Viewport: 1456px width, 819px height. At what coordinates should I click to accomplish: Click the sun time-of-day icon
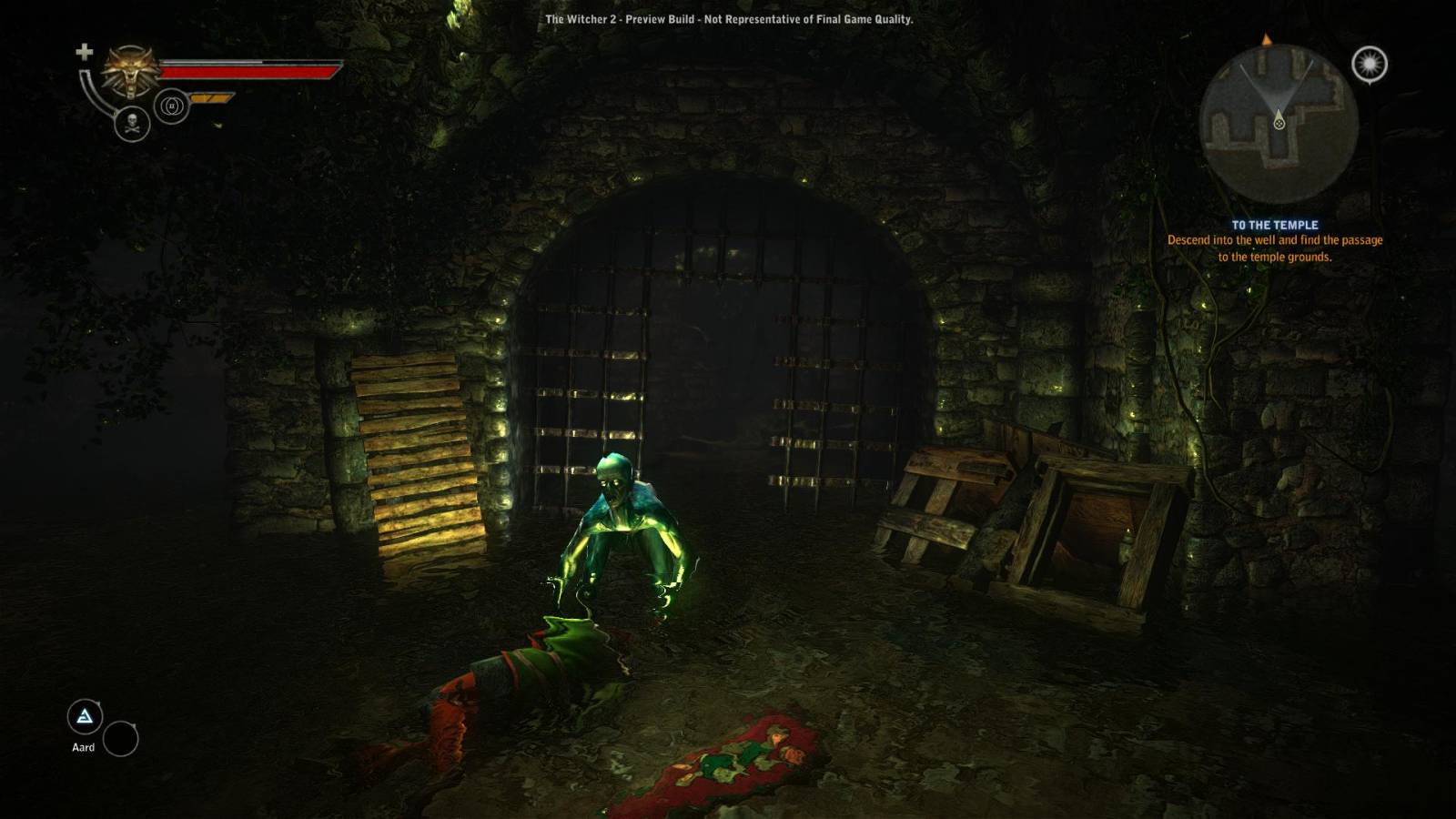coord(1369,65)
